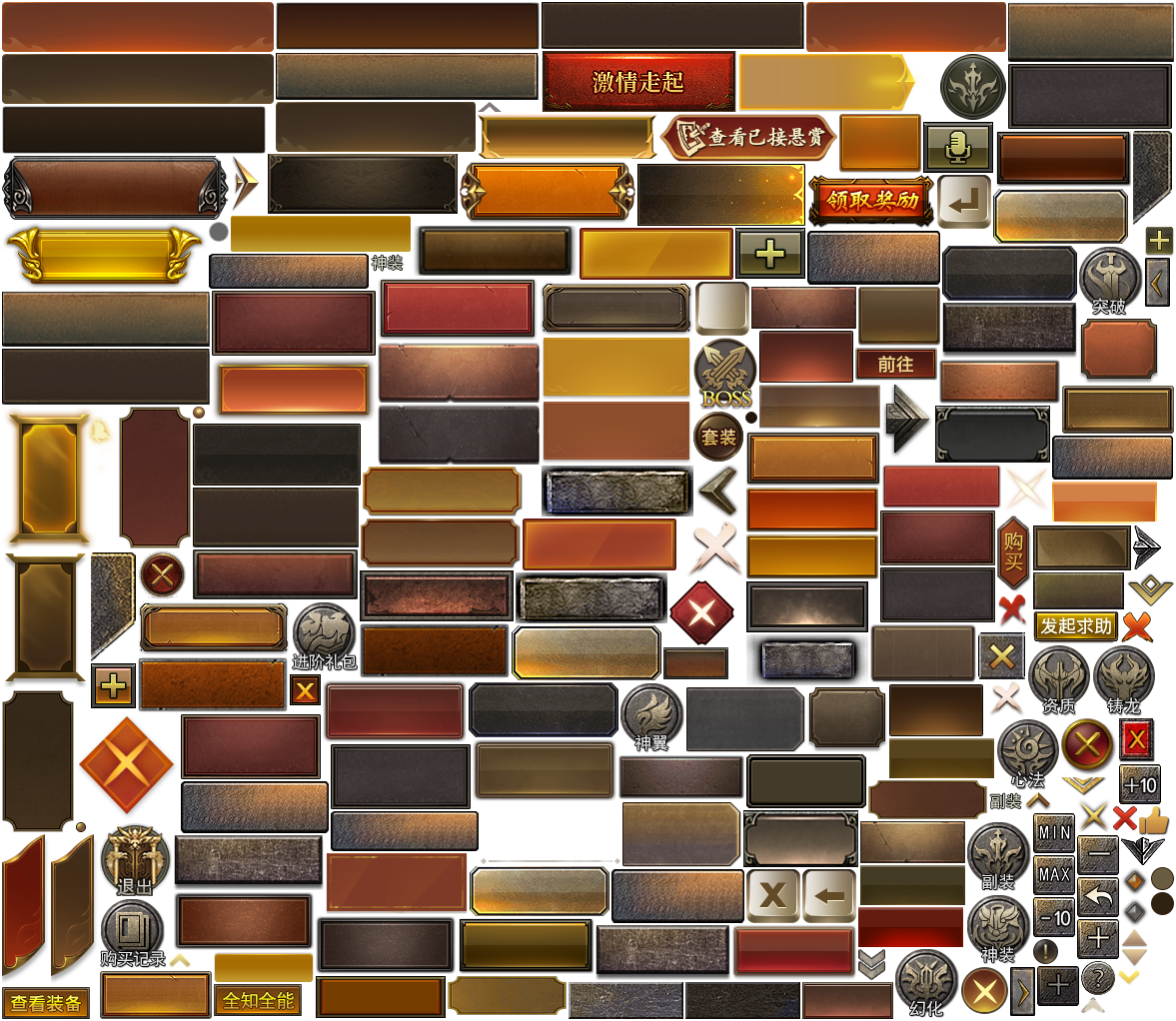Select the 前往 go-to button

tap(895, 365)
